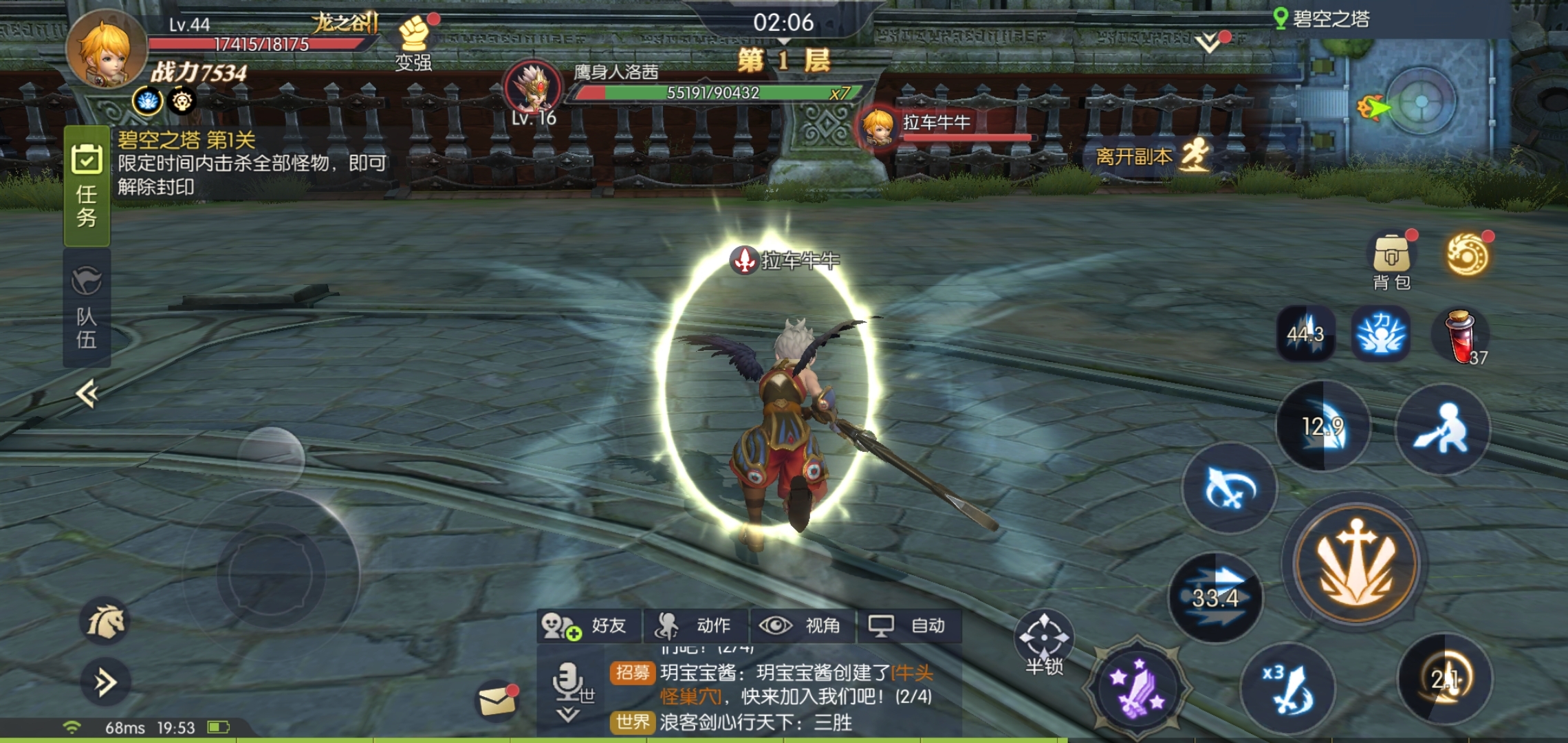Open the mail envelope icon
Image resolution: width=1568 pixels, height=743 pixels.
(497, 702)
